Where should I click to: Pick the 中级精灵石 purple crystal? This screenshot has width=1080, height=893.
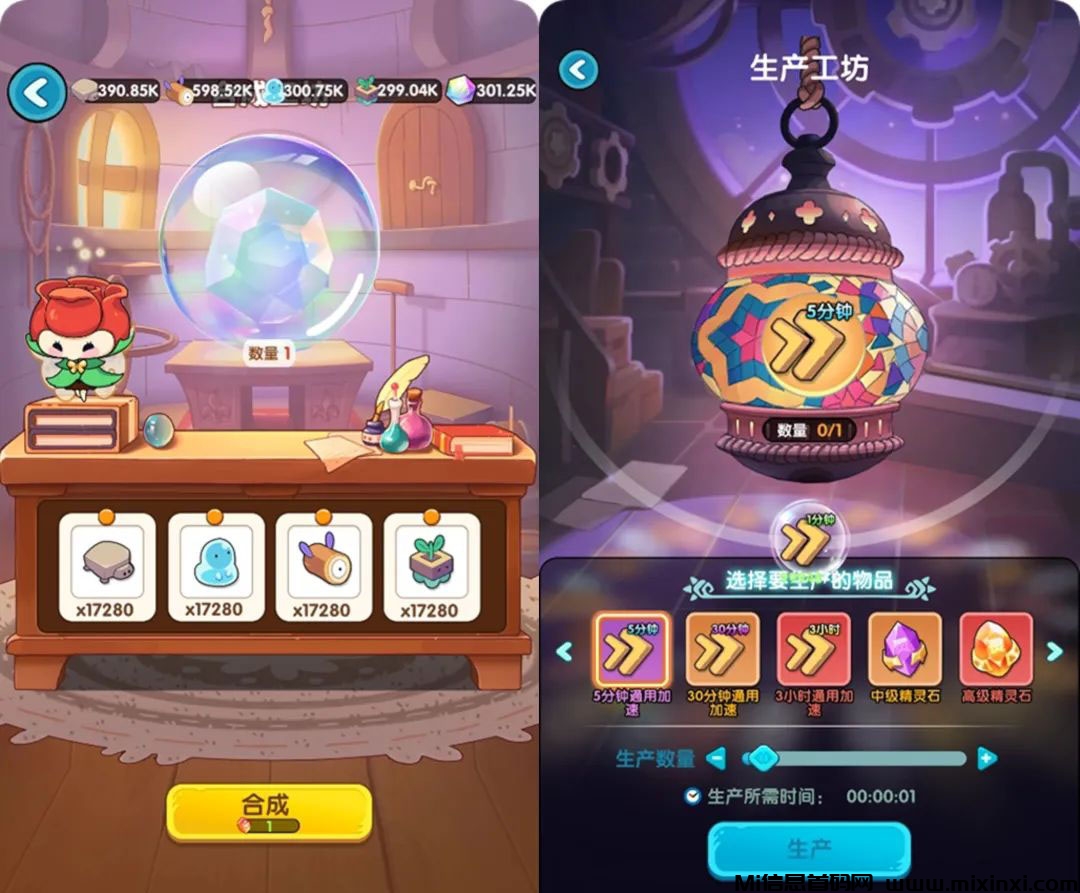pyautogui.click(x=904, y=651)
